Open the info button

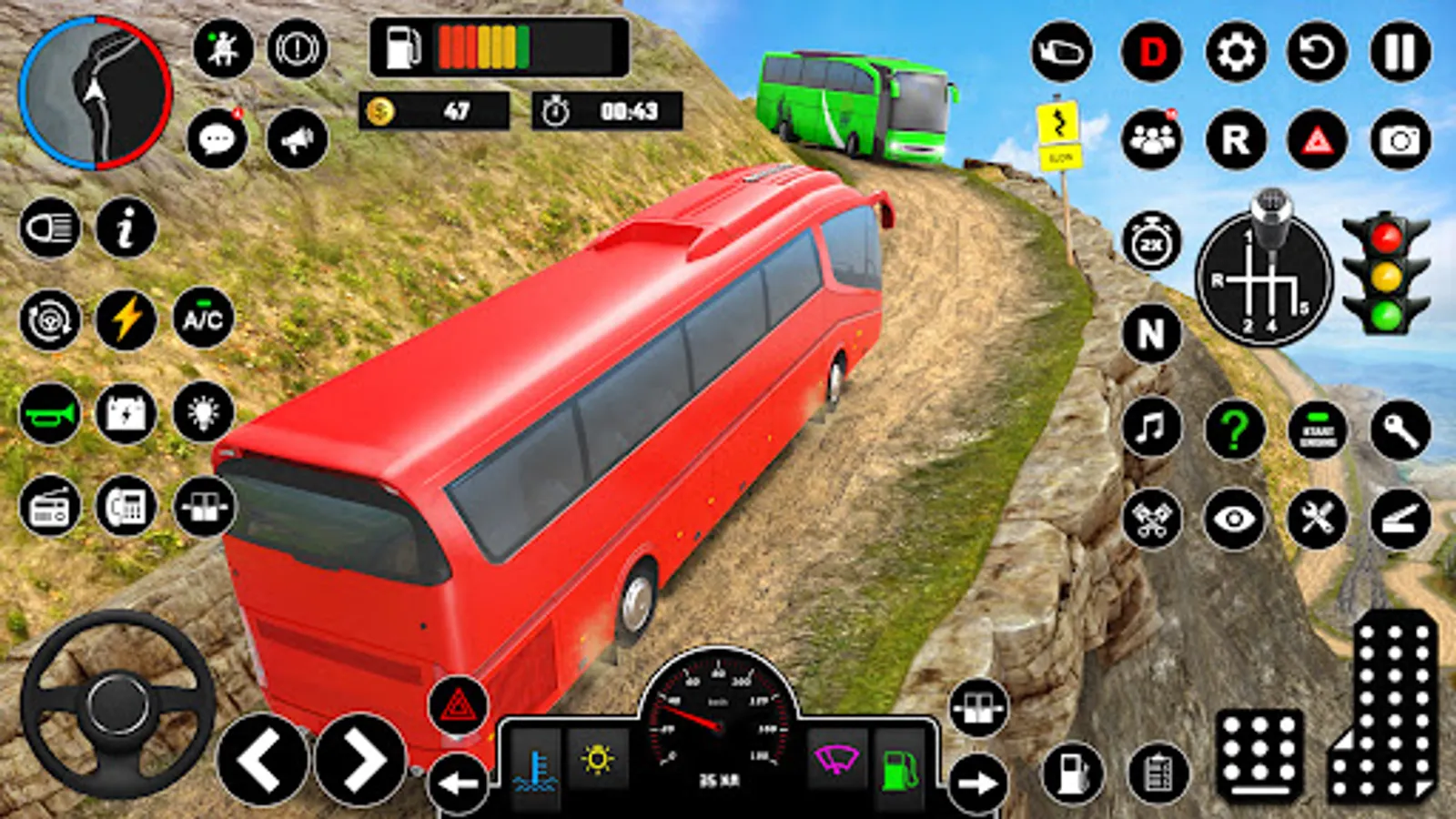126,227
